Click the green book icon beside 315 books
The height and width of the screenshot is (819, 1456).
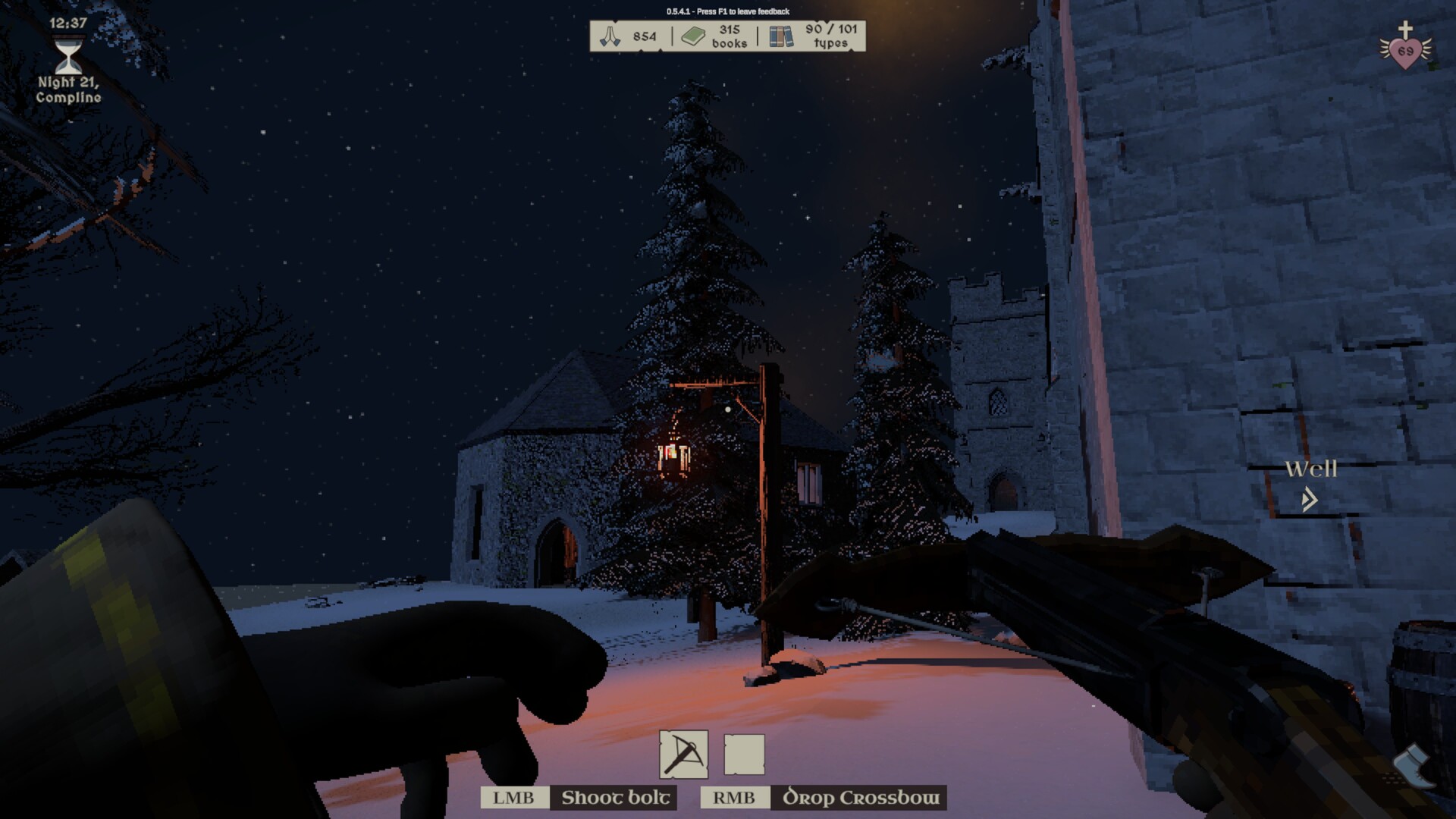pos(695,34)
